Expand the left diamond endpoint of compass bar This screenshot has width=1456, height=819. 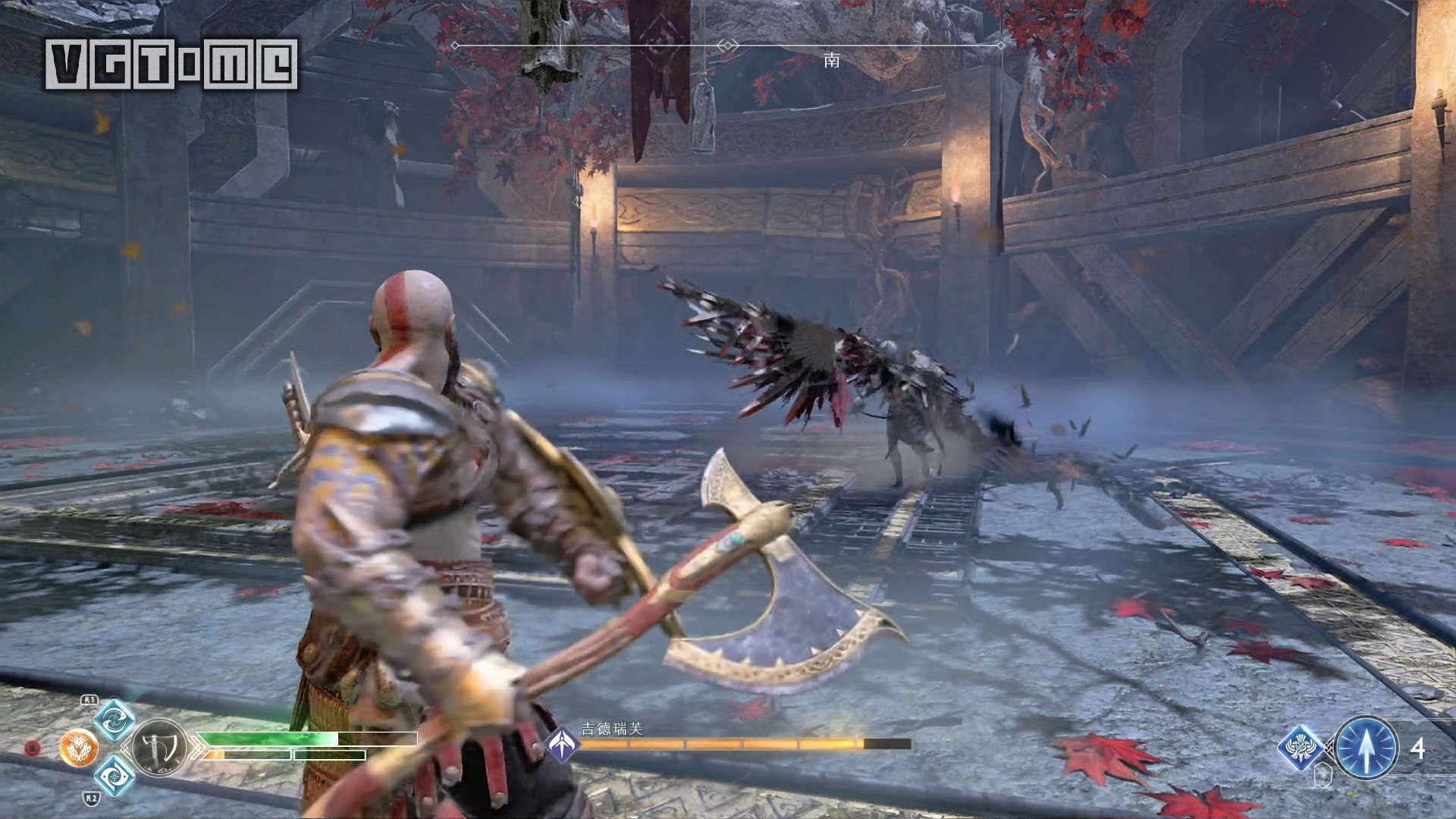pos(455,45)
